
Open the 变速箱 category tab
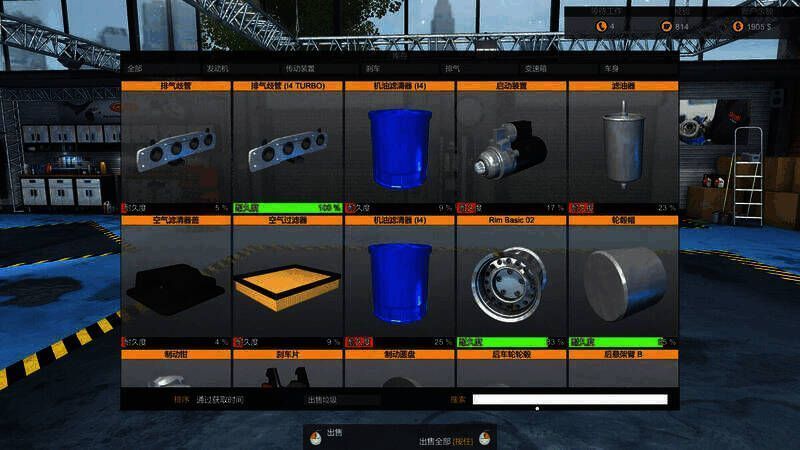pos(536,69)
